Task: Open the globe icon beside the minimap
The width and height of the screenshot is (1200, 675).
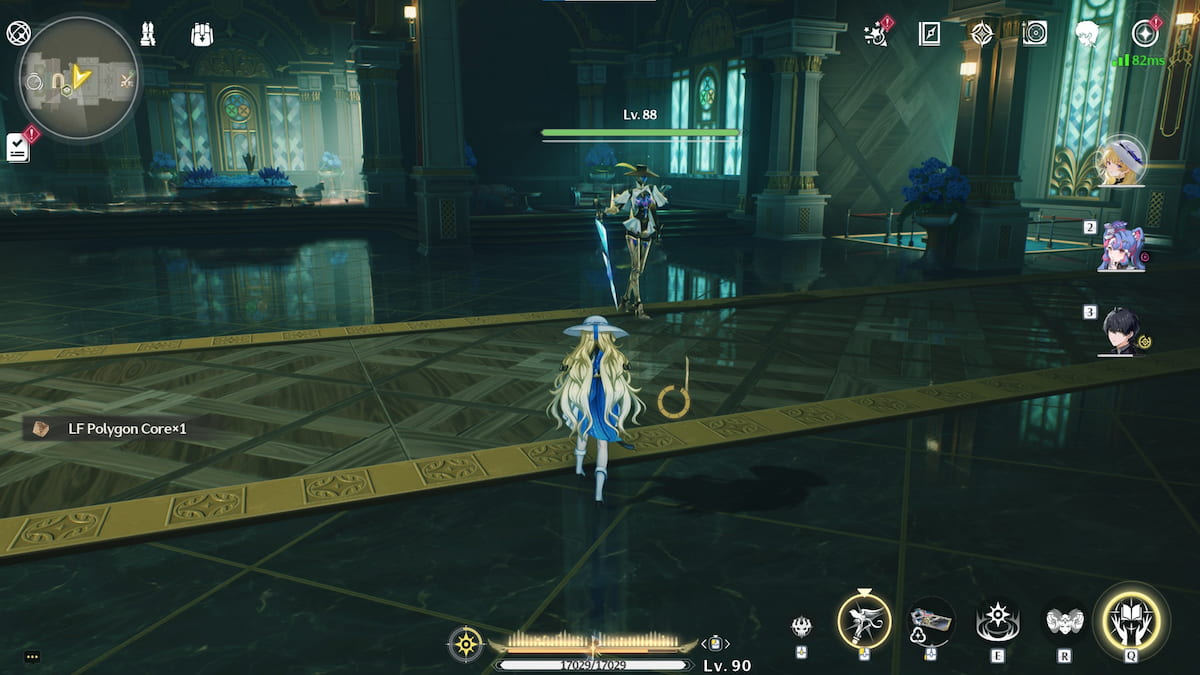Action: coord(18,34)
